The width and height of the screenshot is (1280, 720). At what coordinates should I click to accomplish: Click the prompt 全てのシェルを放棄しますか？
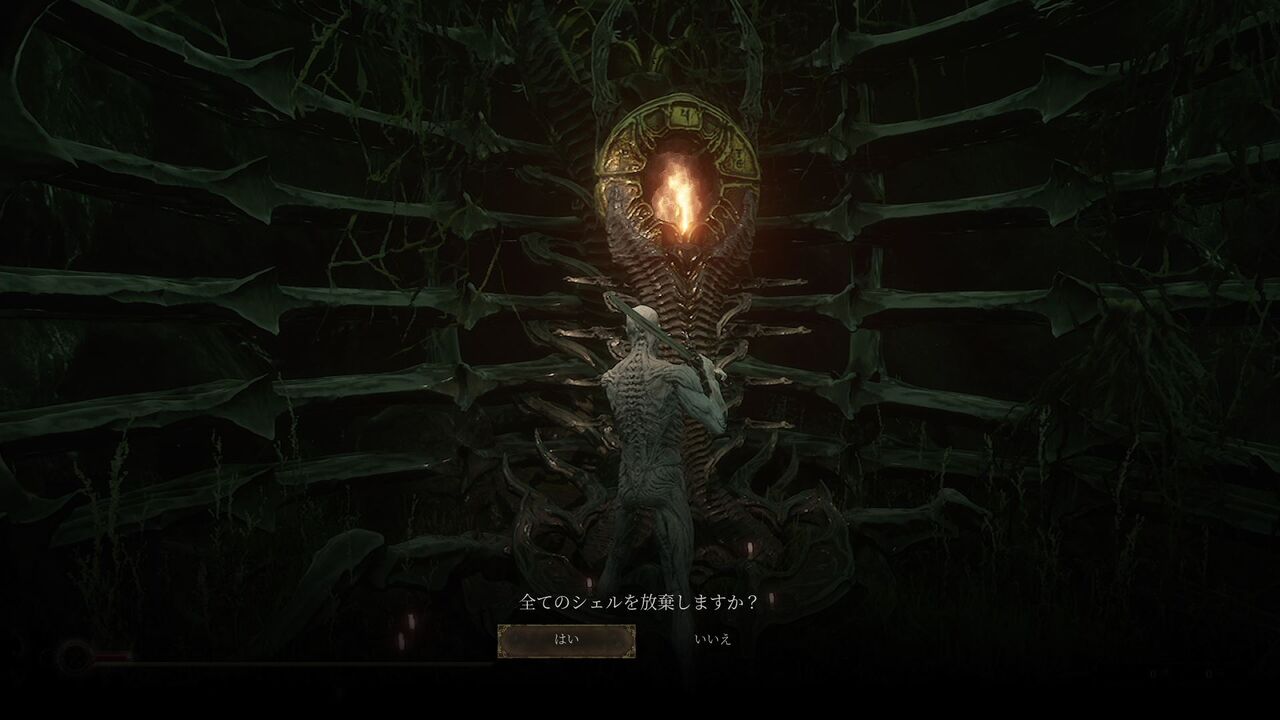point(637,601)
